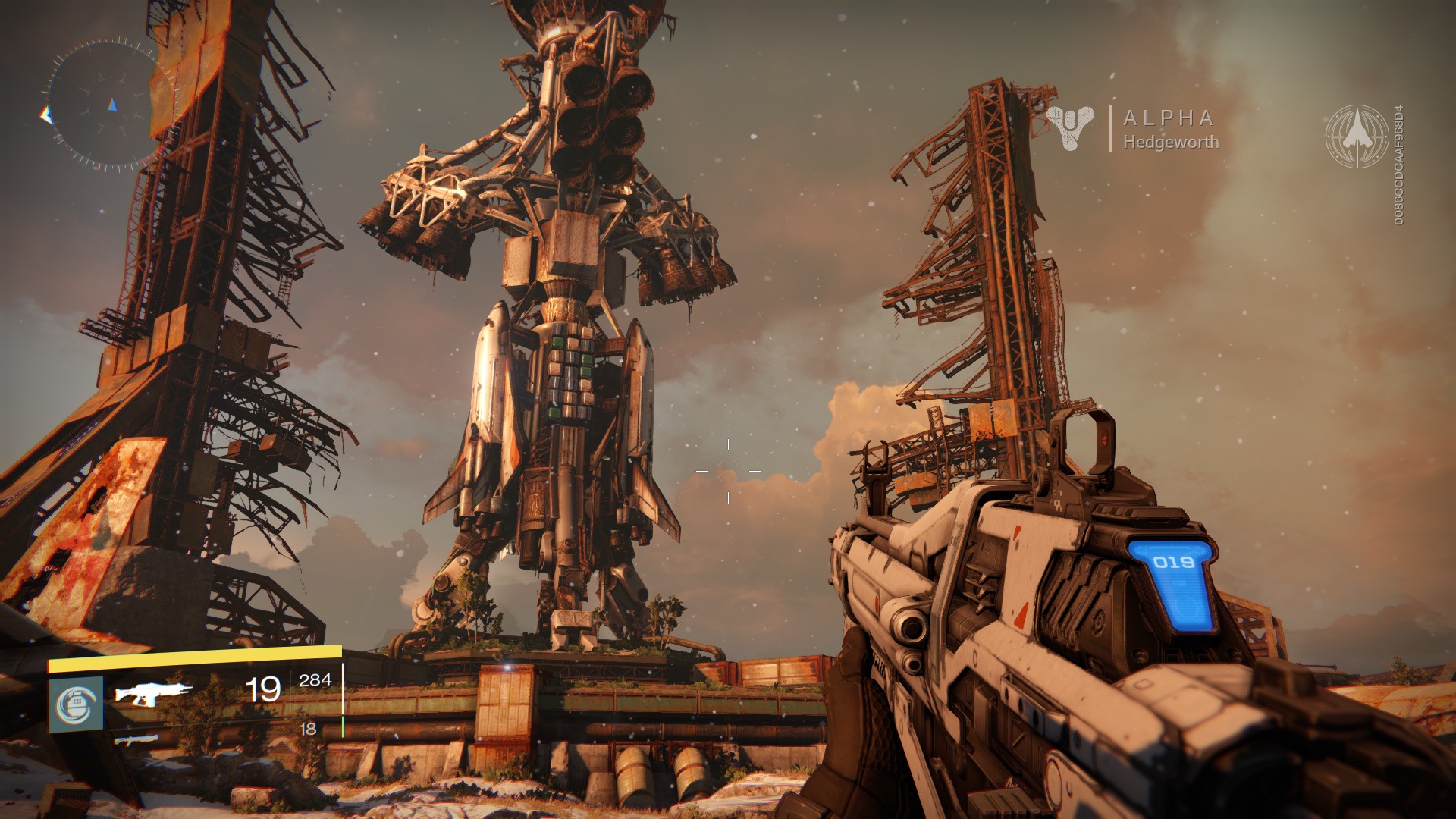
Task: Click the circular starship emblem watermark
Action: coord(1357,136)
